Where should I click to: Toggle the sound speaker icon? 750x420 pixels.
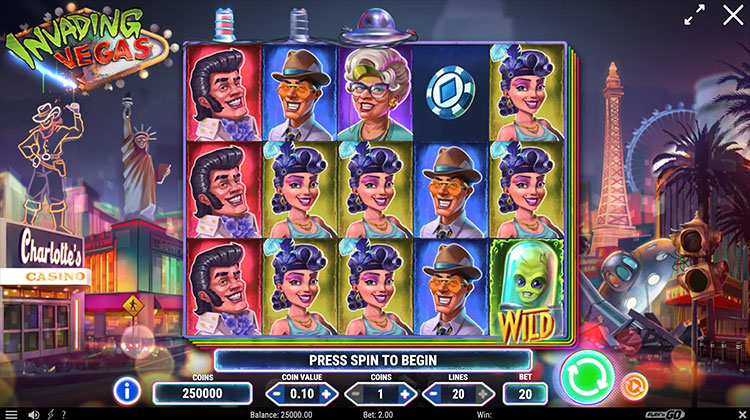[35, 413]
